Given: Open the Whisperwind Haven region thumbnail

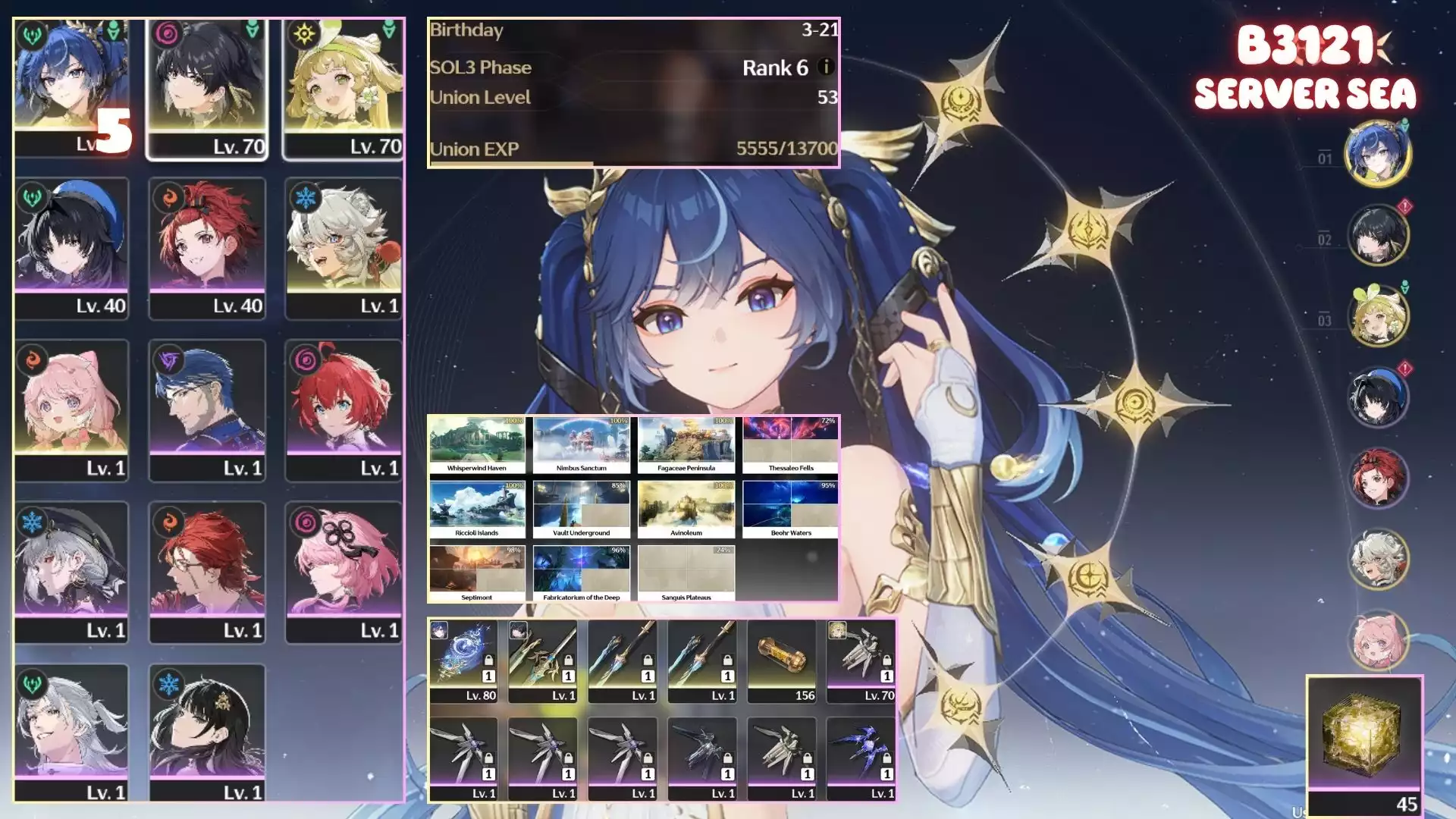Looking at the screenshot, I should (477, 445).
